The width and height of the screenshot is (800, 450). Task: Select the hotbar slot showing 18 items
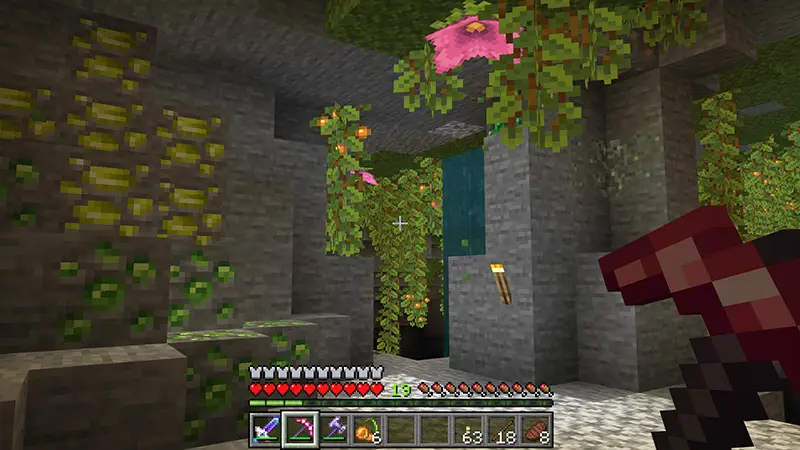(x=503, y=429)
